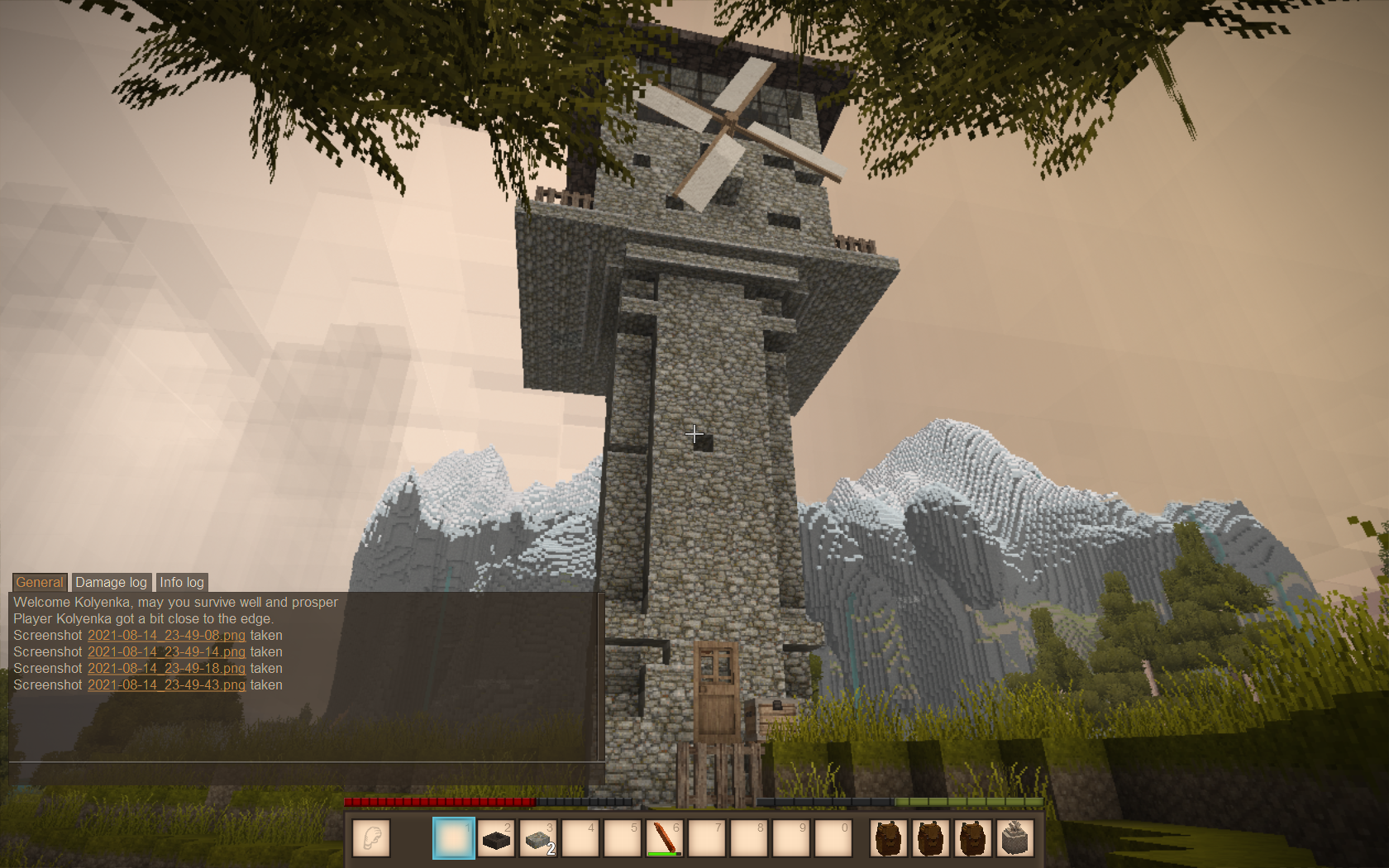
Task: Open screenshot link 2021-08-14_23-49-43.png
Action: 166,685
